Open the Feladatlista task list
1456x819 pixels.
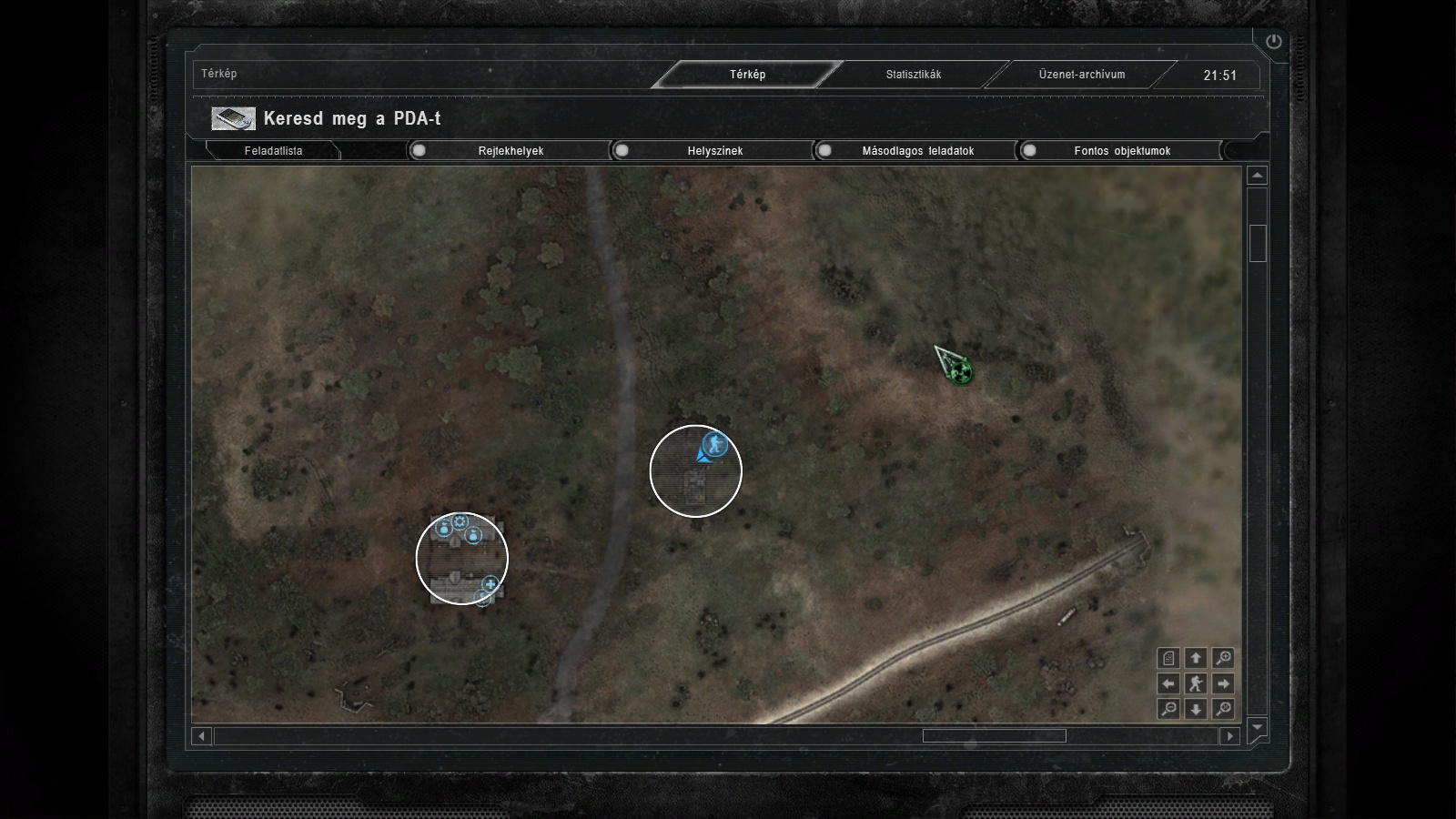coord(273,151)
